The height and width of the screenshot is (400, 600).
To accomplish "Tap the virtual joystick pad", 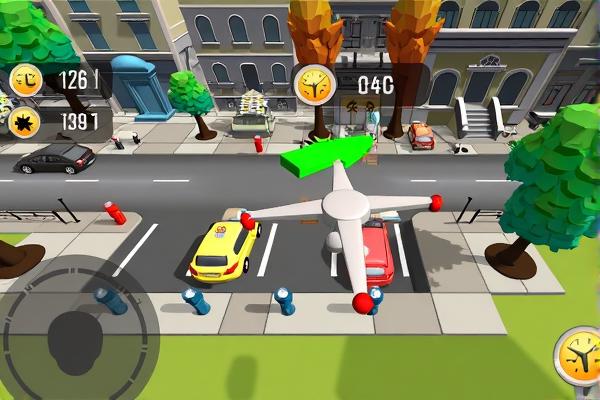I will pyautogui.click(x=77, y=332).
